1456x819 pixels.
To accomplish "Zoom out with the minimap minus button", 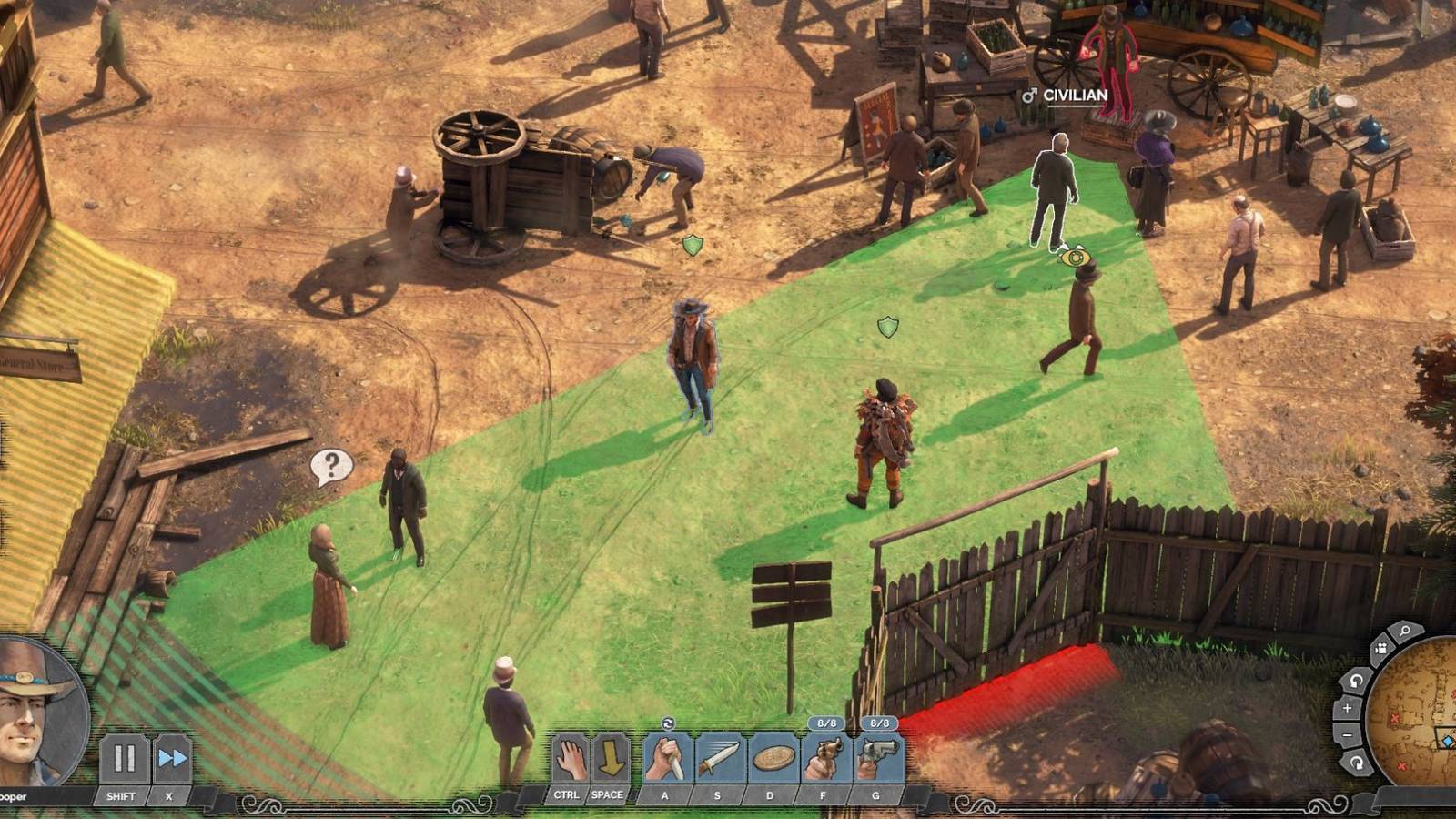I will (x=1348, y=735).
